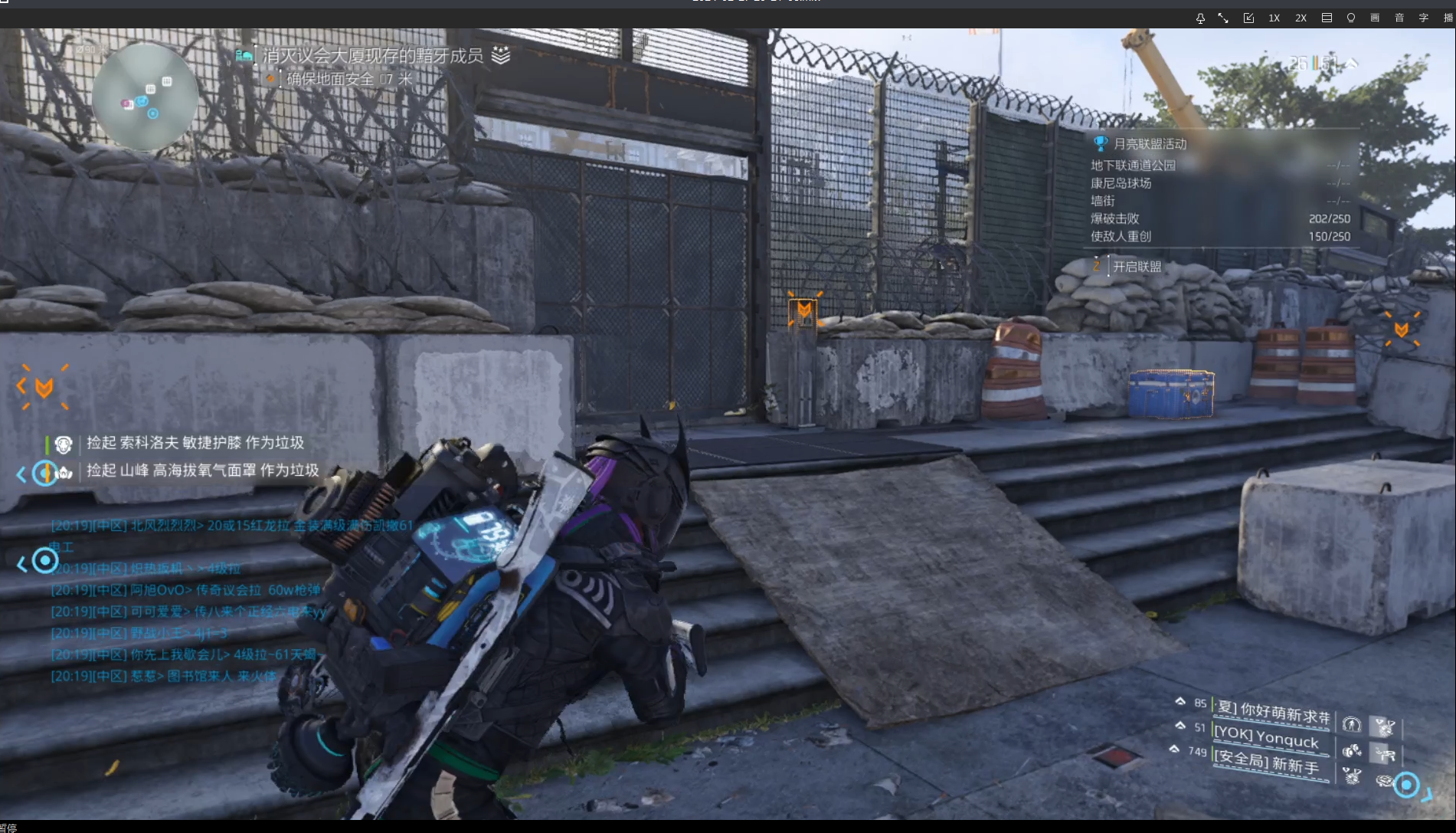Select the 爆破击败 league challenge row
1456x833 pixels.
[x=1219, y=218]
